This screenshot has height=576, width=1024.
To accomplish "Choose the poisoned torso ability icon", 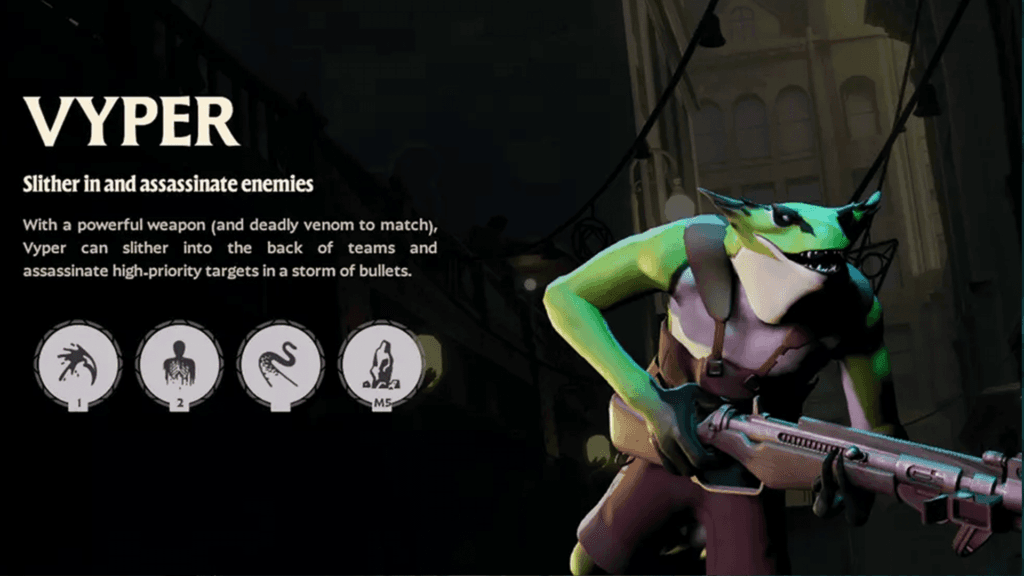I will pyautogui.click(x=180, y=362).
